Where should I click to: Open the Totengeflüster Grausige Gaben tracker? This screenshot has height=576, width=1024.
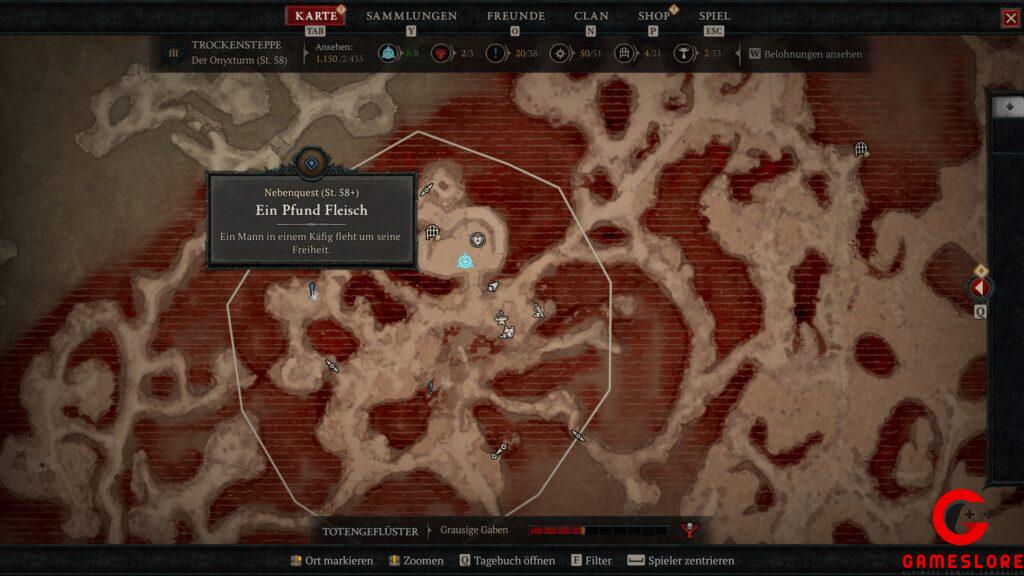pos(474,530)
